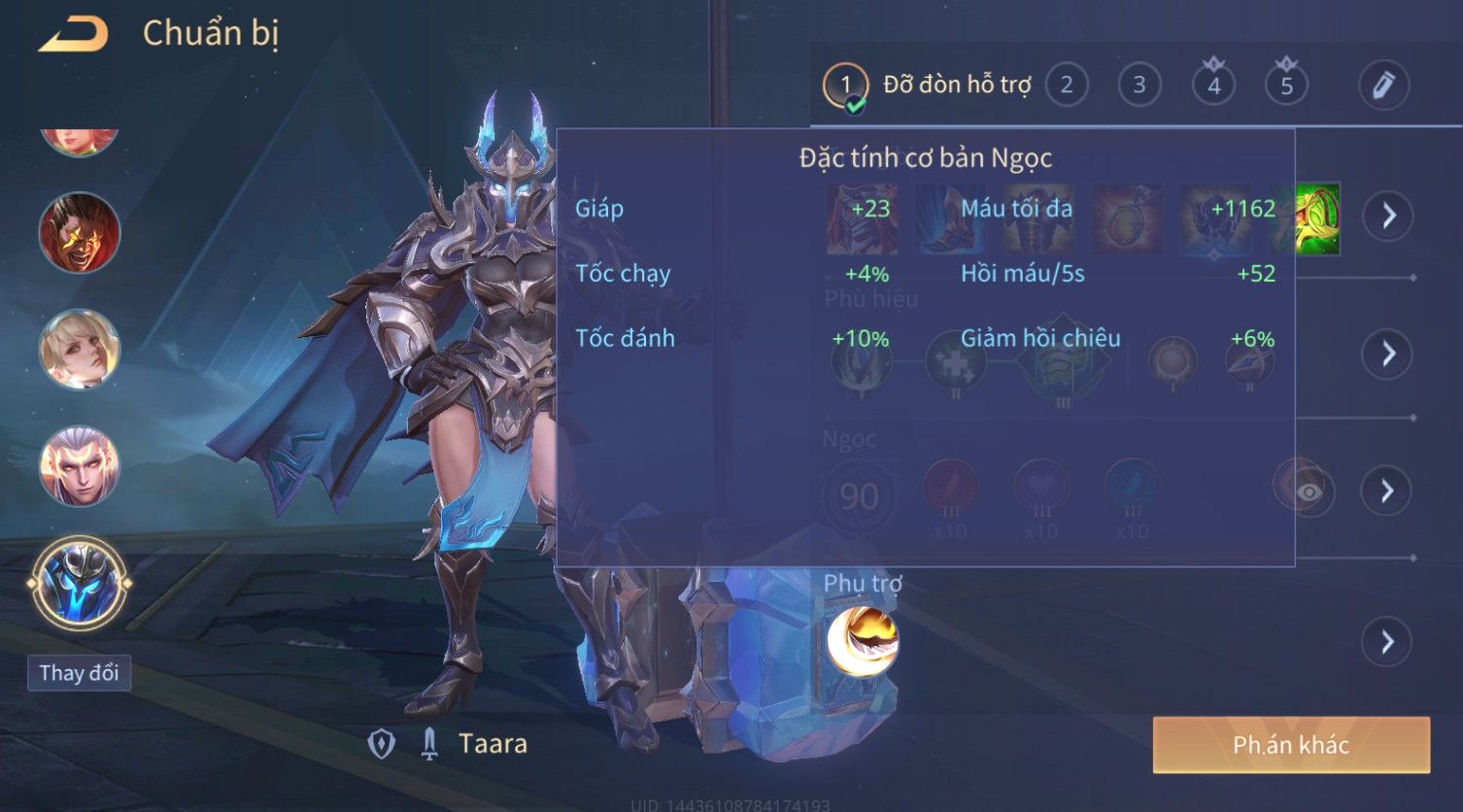Select the Phụ trợ summoner spell icon
Viewport: 1463px width, 812px height.
pos(863,641)
